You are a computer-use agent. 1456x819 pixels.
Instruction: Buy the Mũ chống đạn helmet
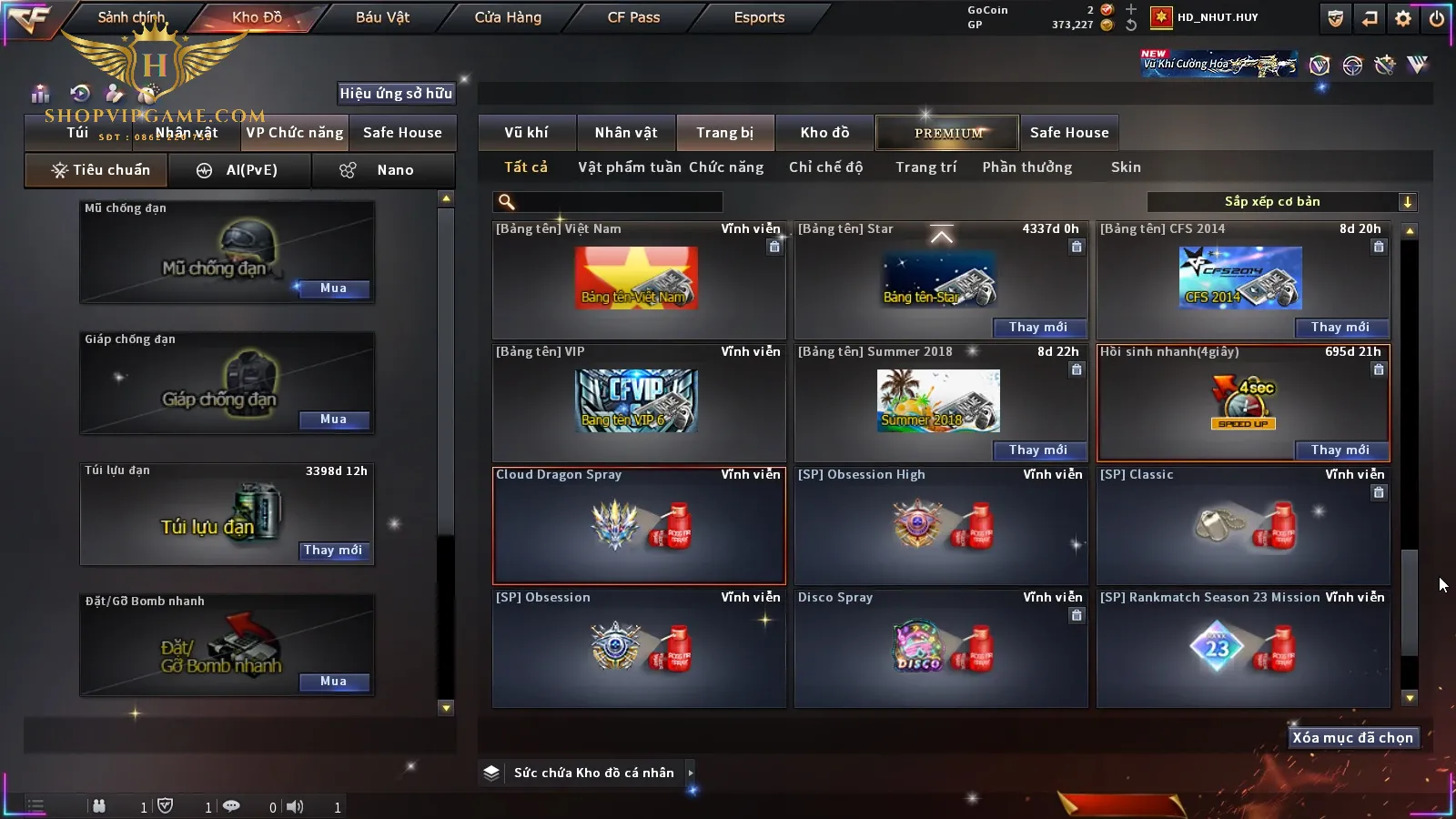(x=333, y=288)
